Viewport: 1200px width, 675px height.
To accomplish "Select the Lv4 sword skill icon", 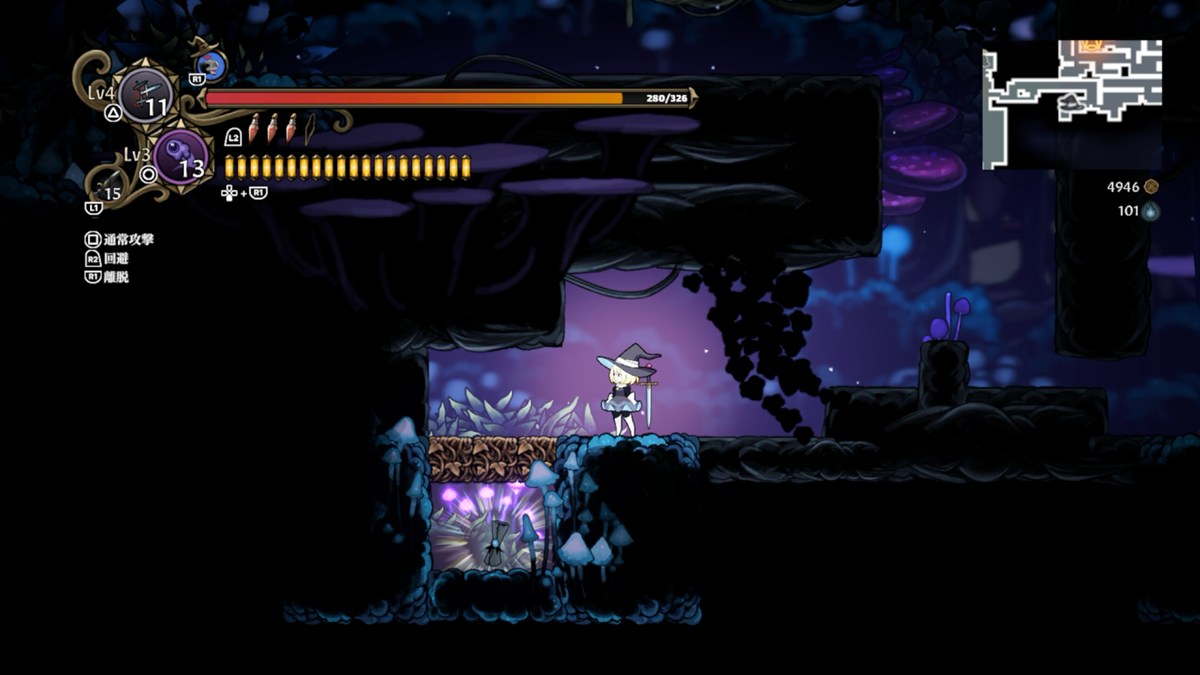I will coord(146,96).
